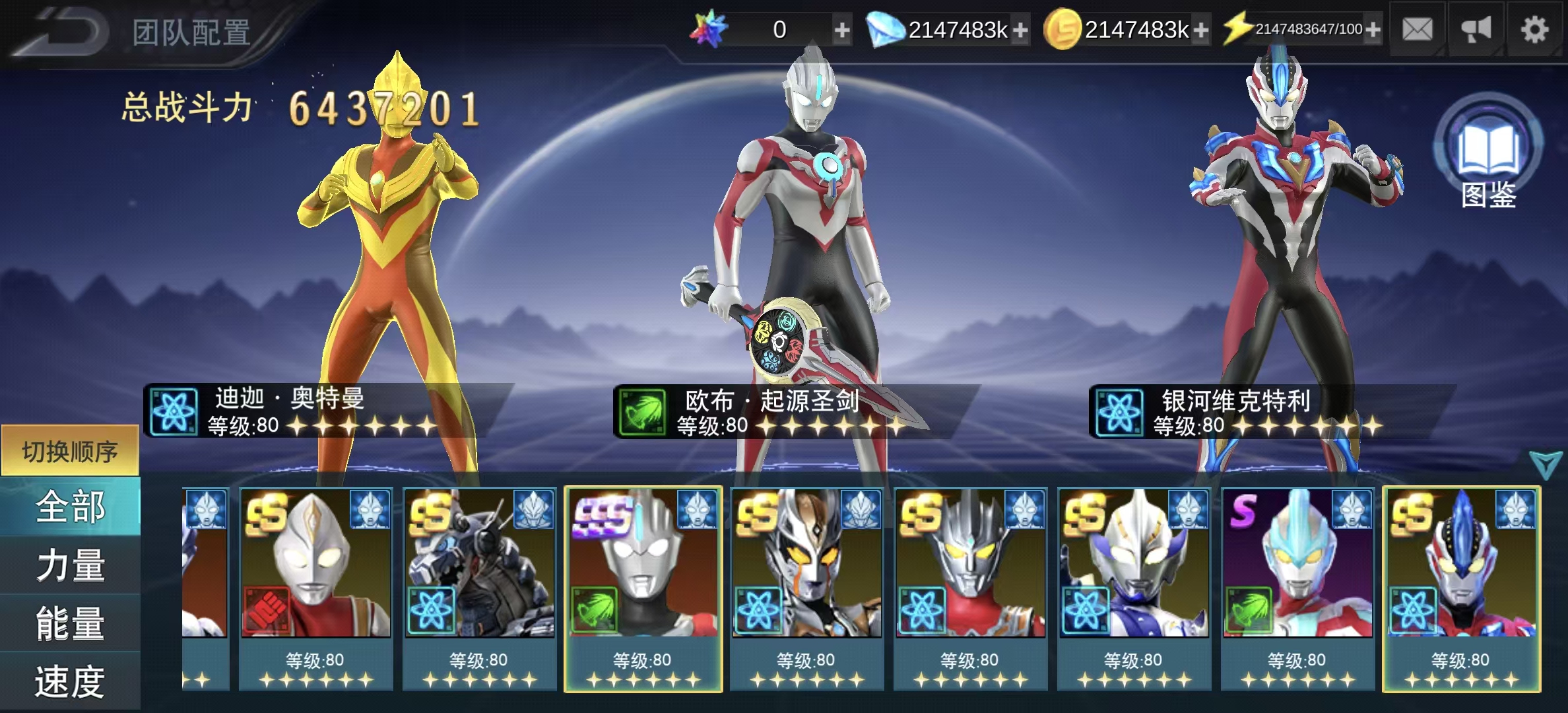Open the gear settings menu

coord(1534,30)
